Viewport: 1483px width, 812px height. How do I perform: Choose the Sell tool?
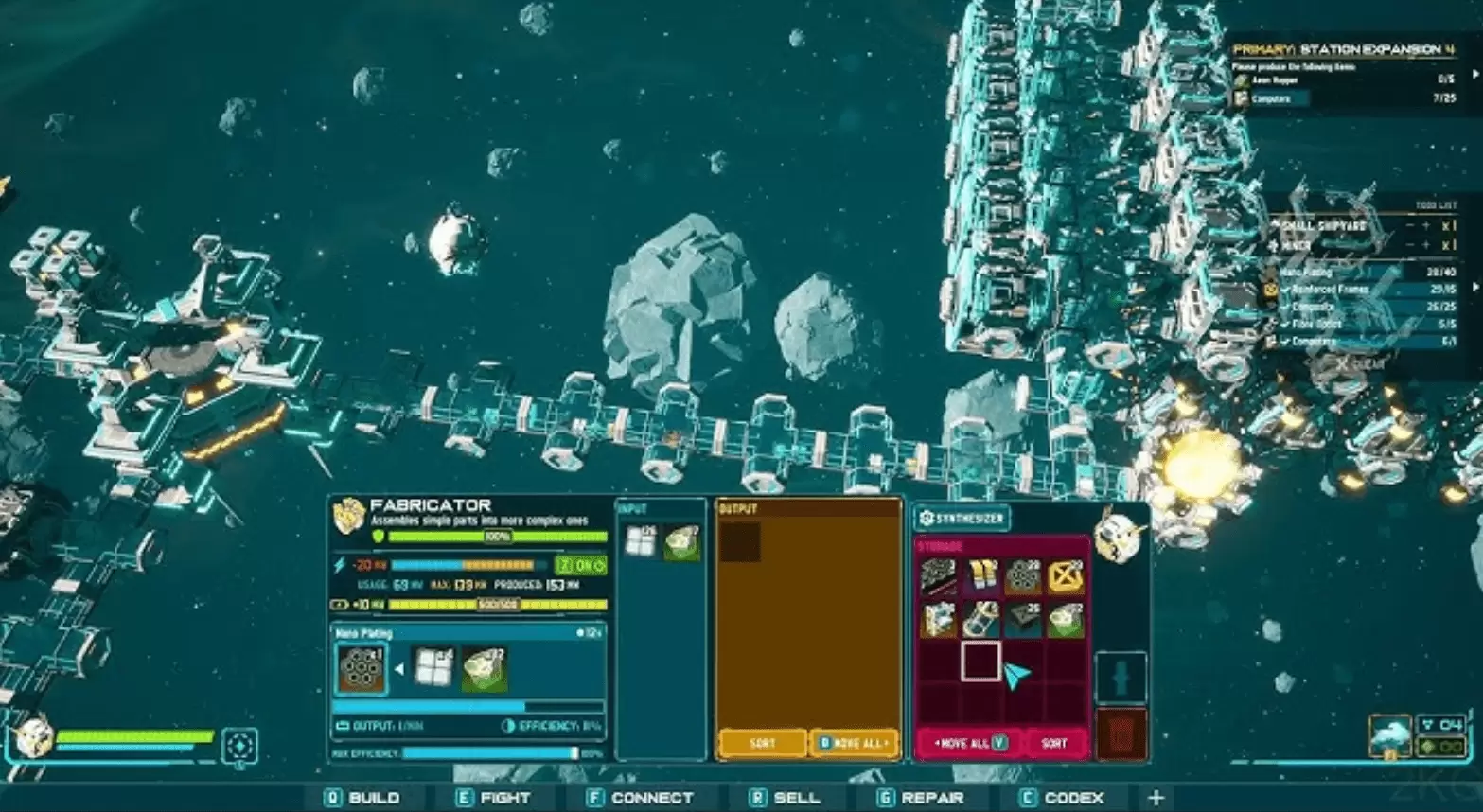pos(785,798)
